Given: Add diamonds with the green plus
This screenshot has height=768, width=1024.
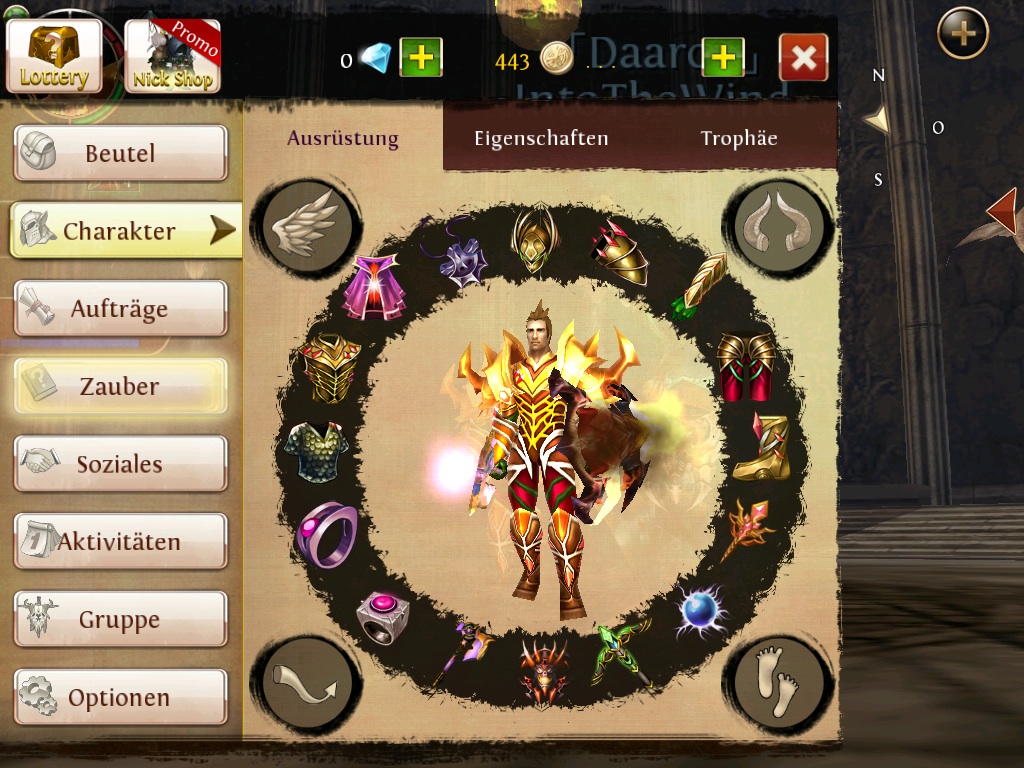Looking at the screenshot, I should pos(421,58).
